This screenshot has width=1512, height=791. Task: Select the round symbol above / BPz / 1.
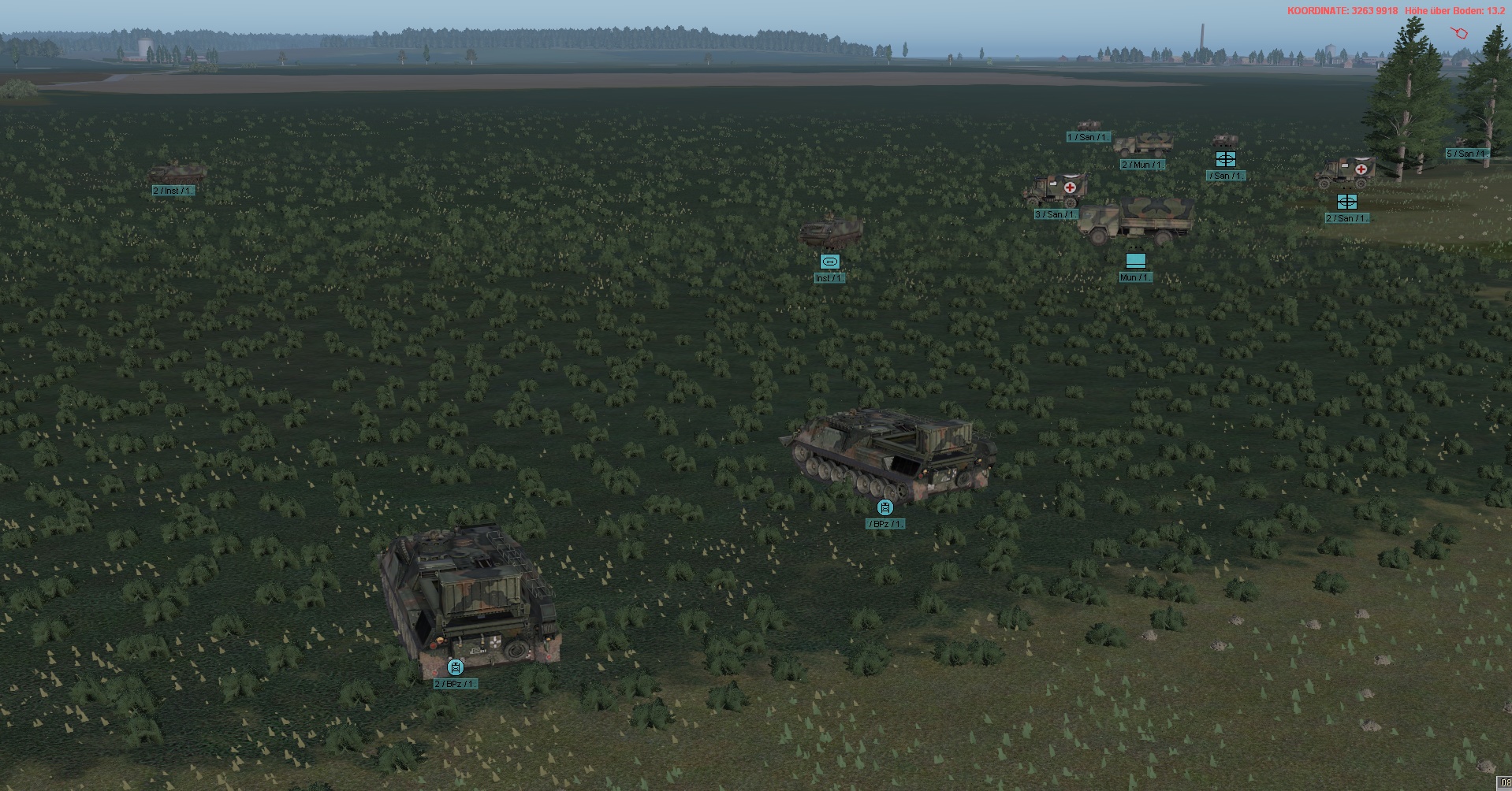point(885,507)
